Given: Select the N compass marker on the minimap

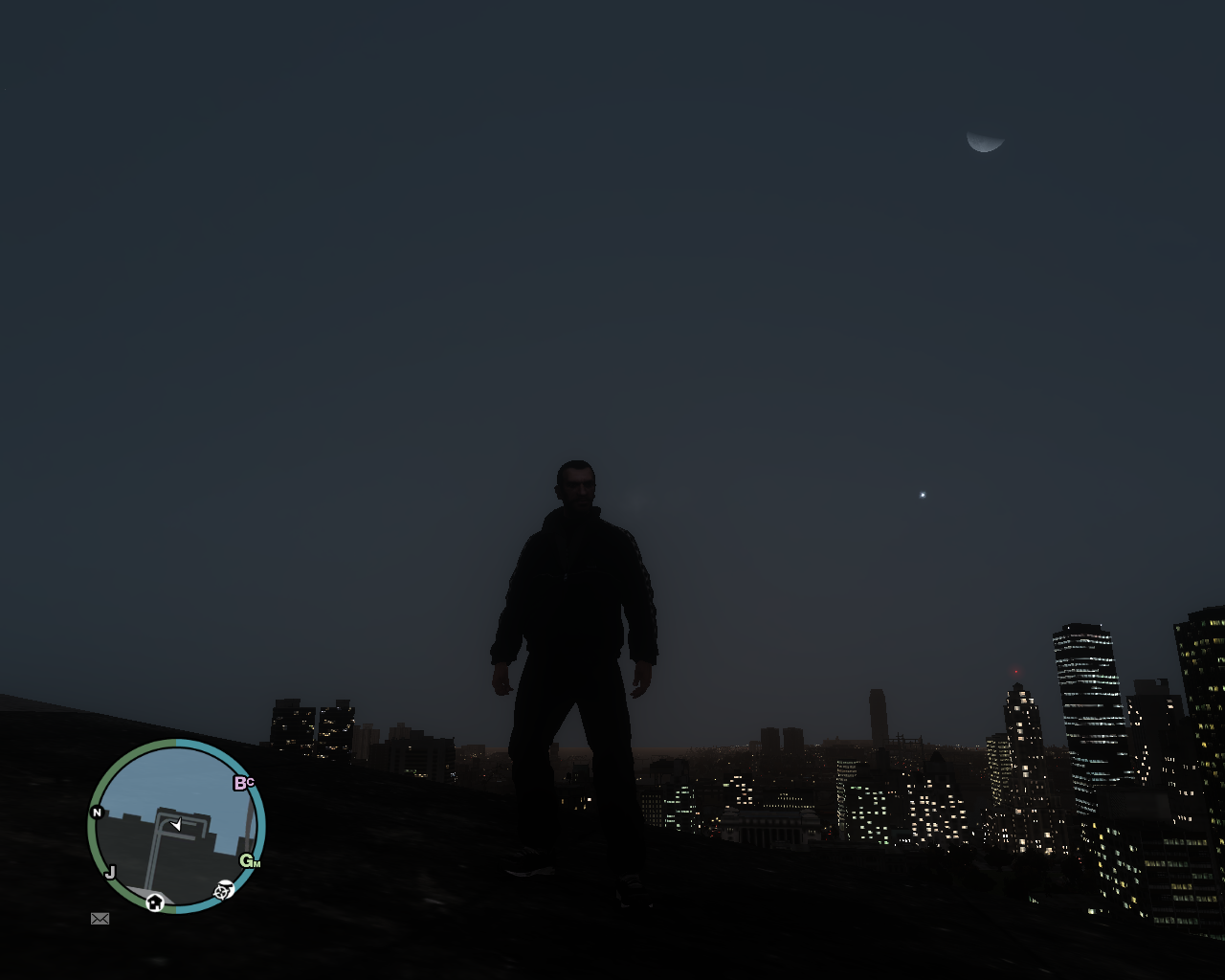Looking at the screenshot, I should pyautogui.click(x=97, y=812).
